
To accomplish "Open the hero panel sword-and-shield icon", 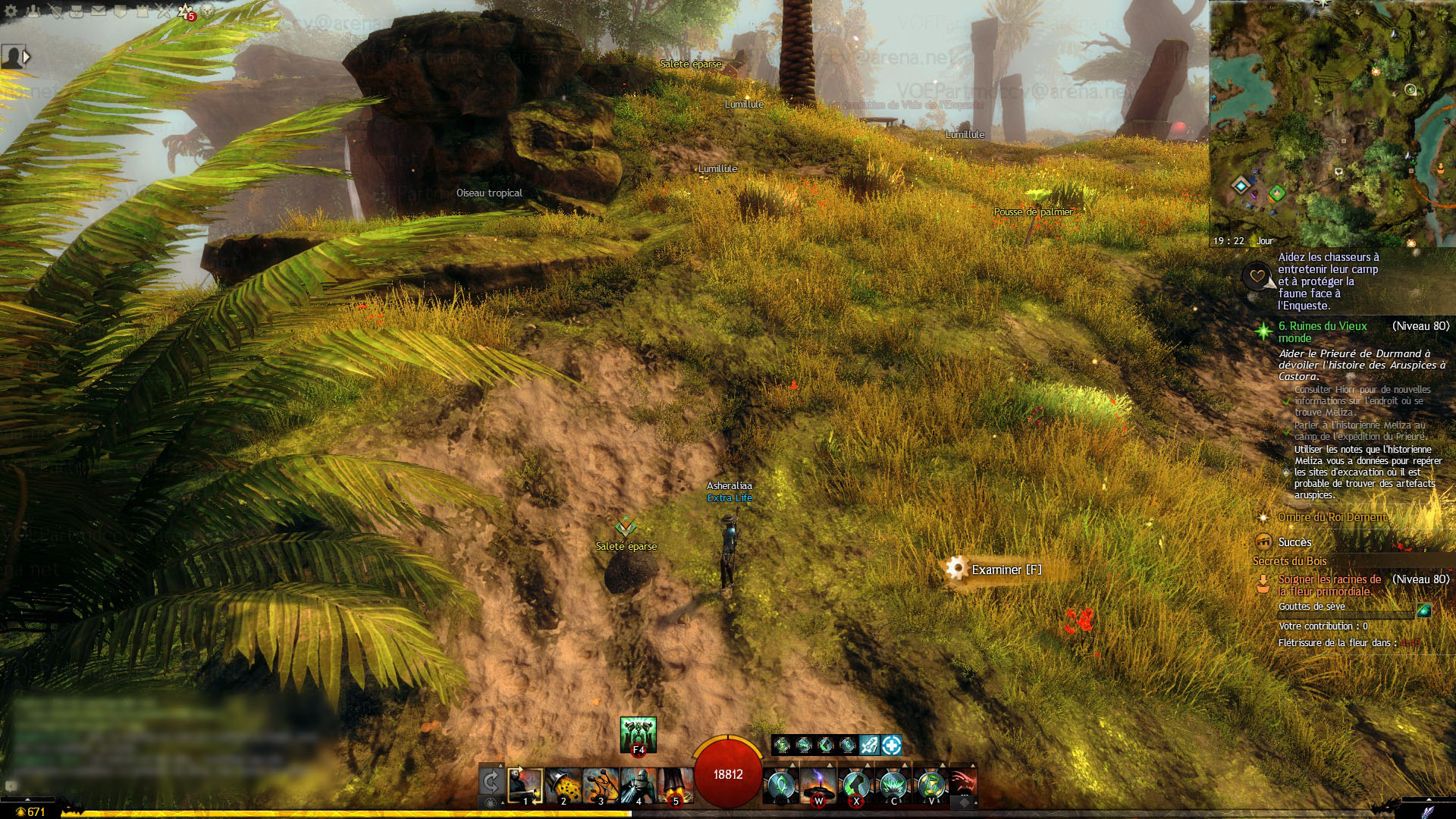I will point(55,11).
